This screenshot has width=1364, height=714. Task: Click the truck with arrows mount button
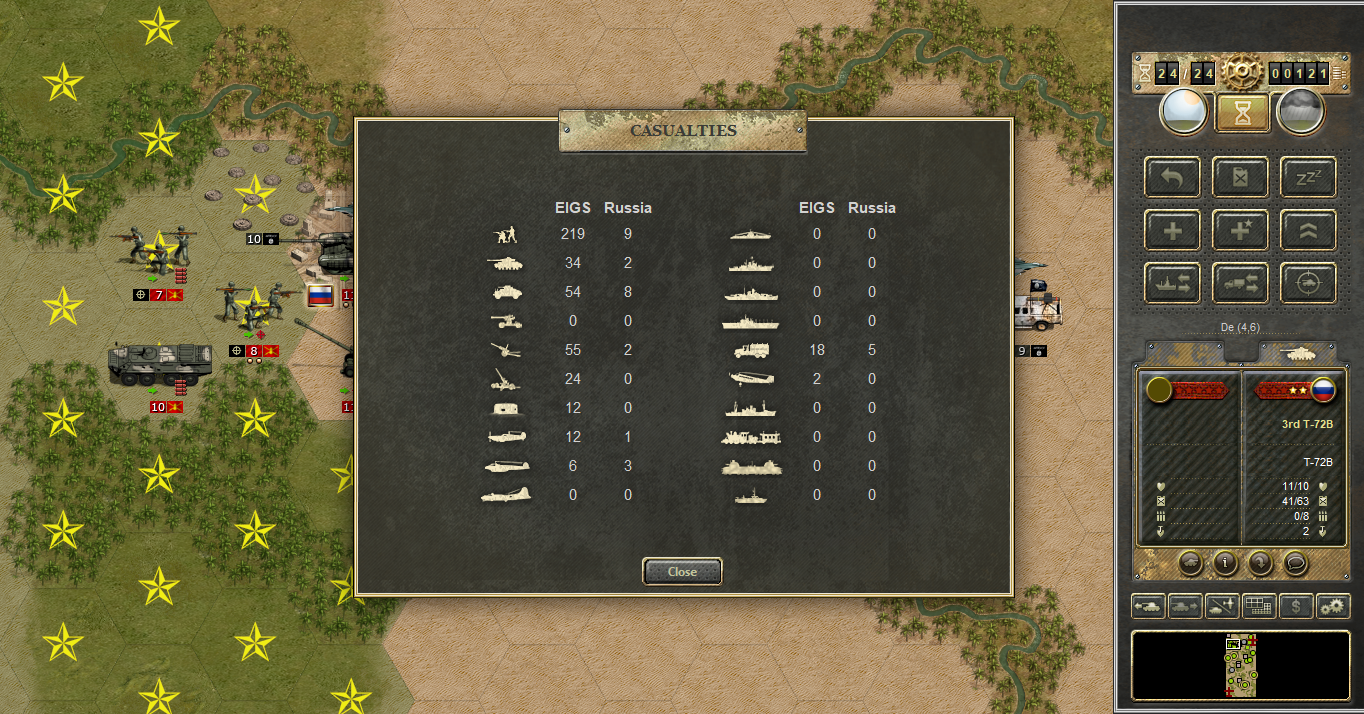tap(1240, 284)
